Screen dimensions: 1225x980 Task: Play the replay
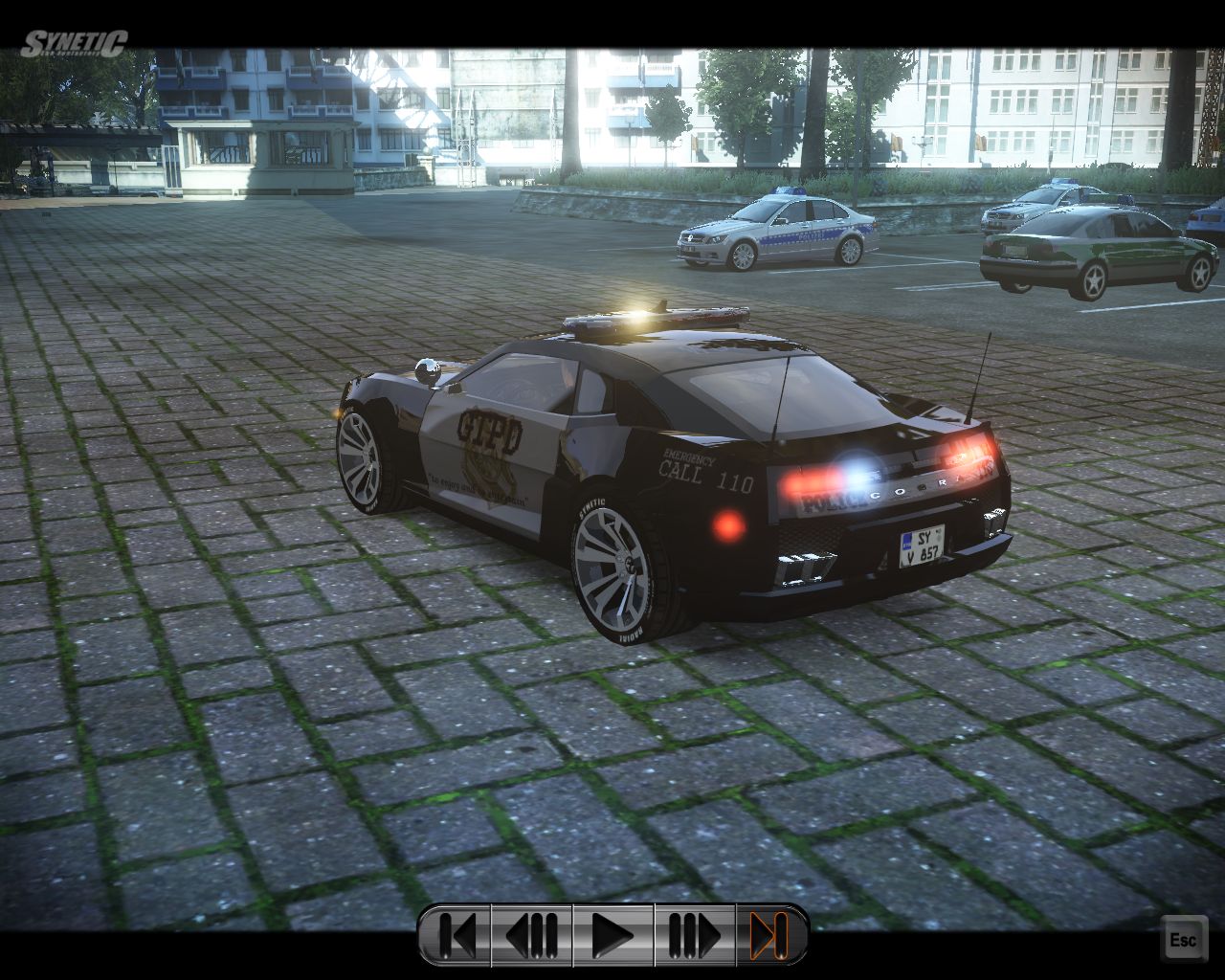click(612, 935)
